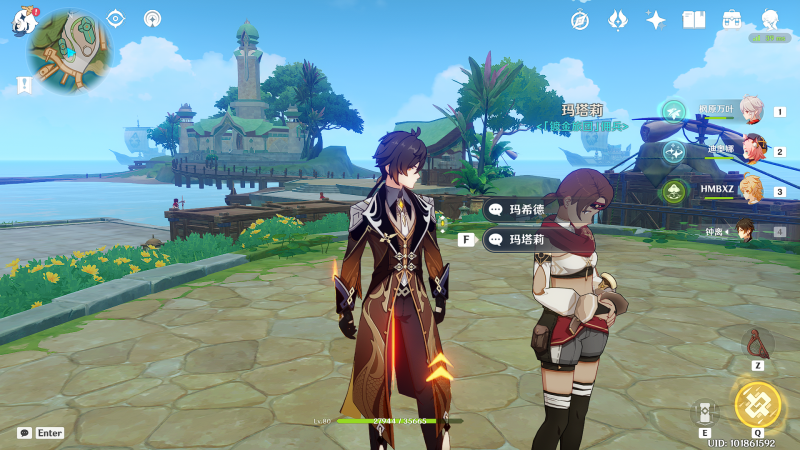This screenshot has height=450, width=800.
Task: Trigger the golden Elemental Burst icon
Action: point(757,404)
